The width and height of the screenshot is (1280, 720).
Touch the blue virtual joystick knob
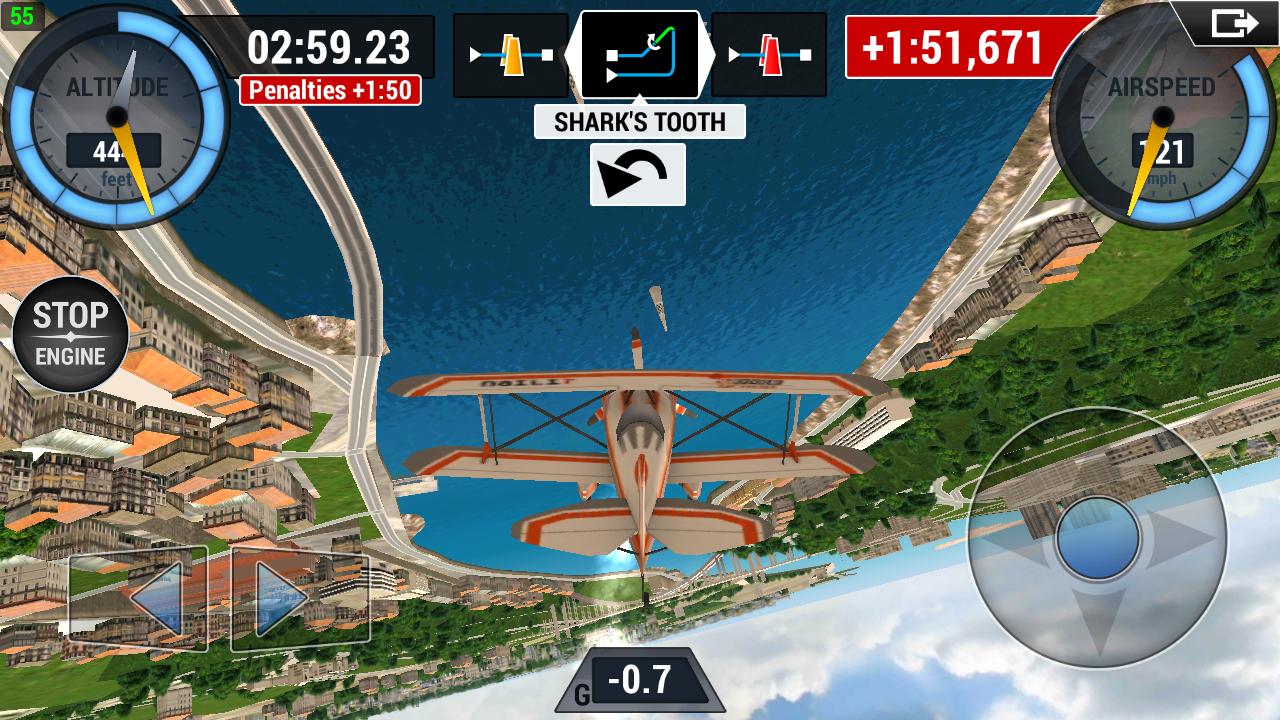coord(1097,537)
